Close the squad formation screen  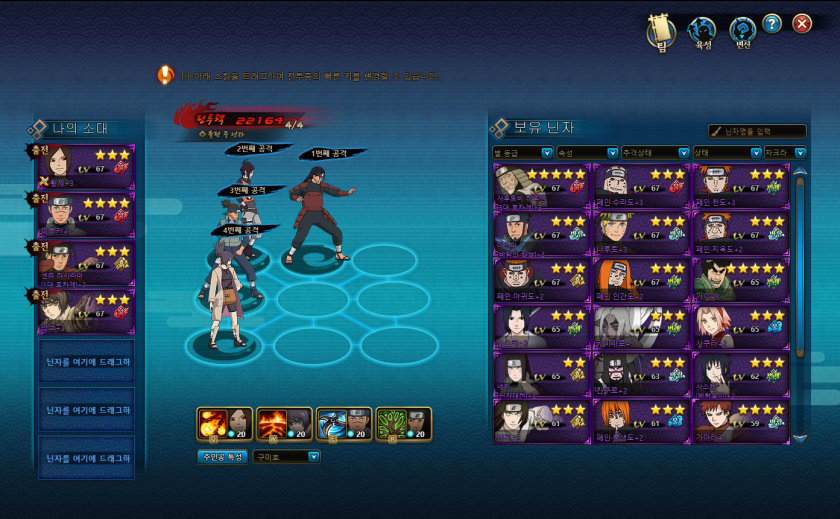coord(802,24)
